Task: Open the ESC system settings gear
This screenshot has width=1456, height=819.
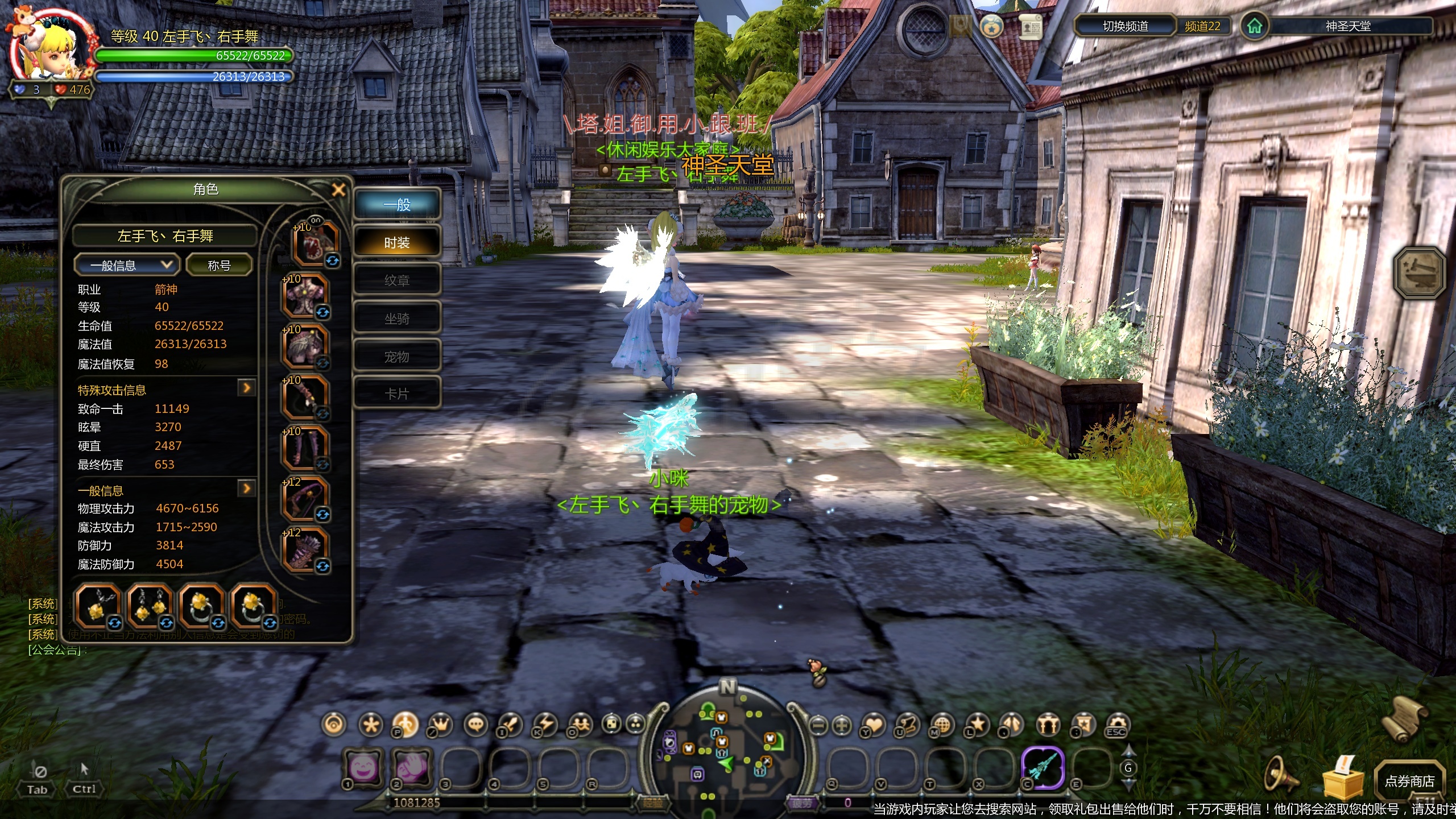Action: pyautogui.click(x=1116, y=725)
